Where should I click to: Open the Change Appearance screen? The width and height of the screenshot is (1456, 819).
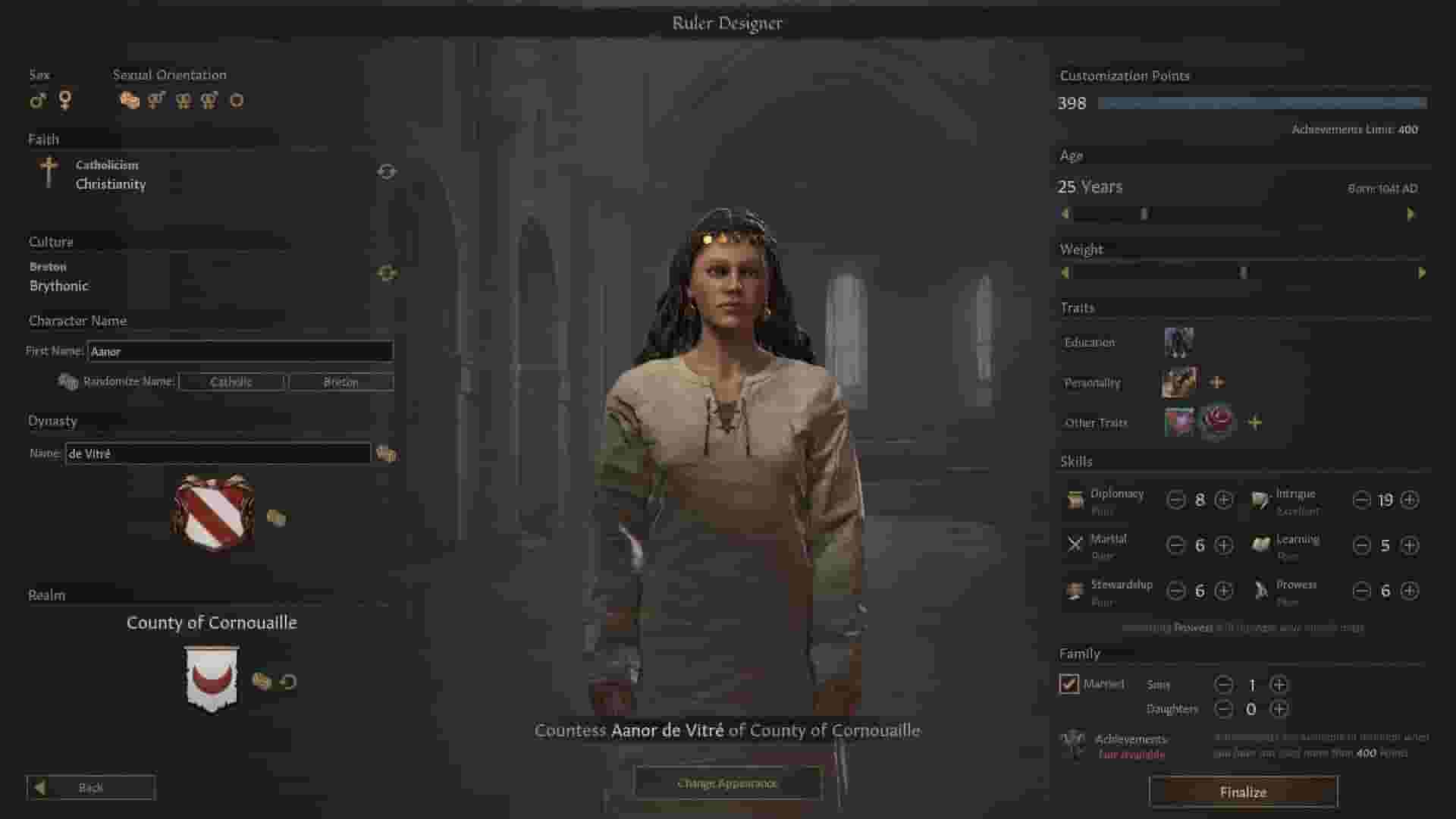coord(726,783)
